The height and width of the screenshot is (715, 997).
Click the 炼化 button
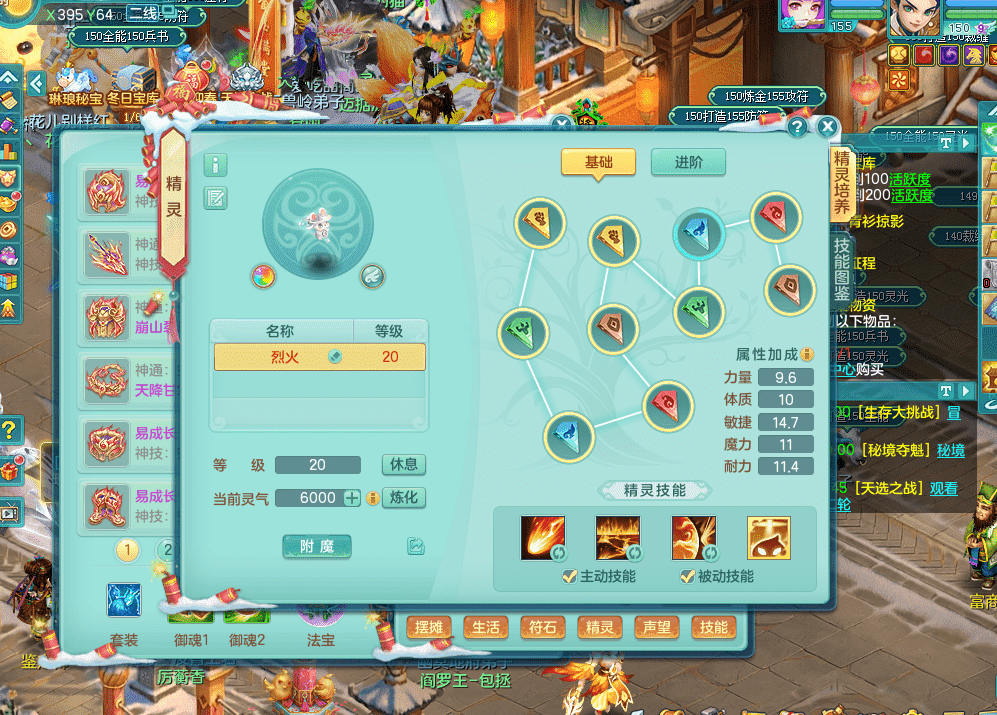click(404, 498)
